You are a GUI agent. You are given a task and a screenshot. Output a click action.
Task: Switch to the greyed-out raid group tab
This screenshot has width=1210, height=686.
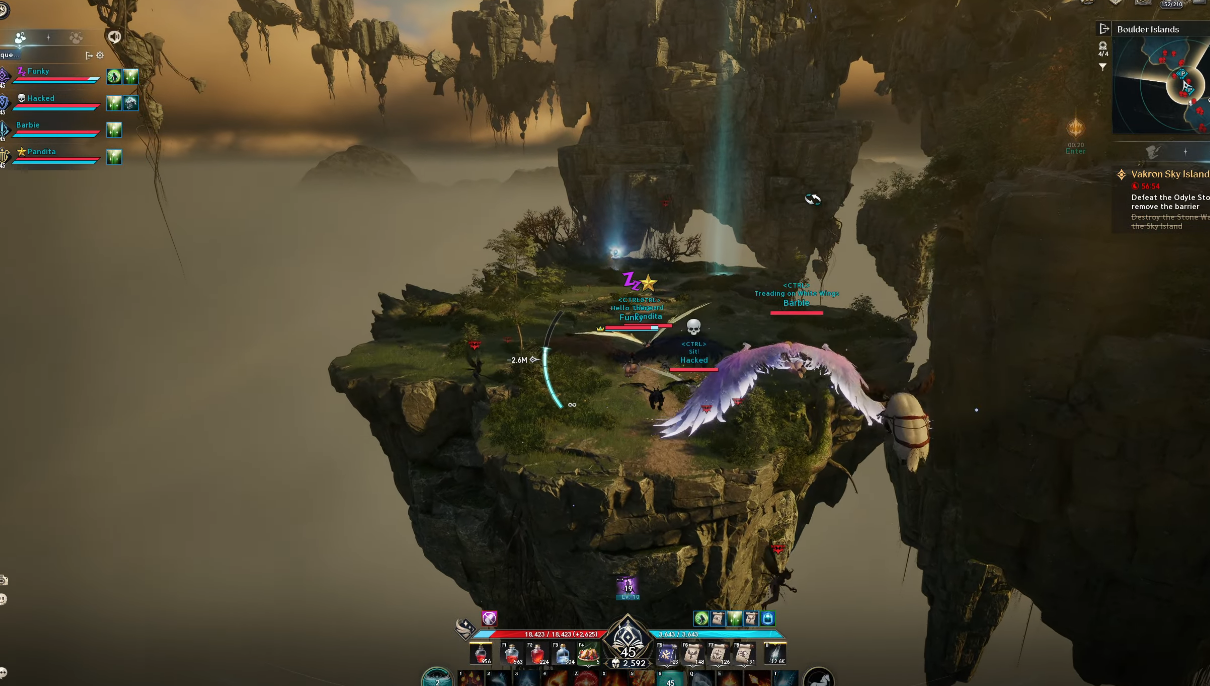pyautogui.click(x=75, y=38)
